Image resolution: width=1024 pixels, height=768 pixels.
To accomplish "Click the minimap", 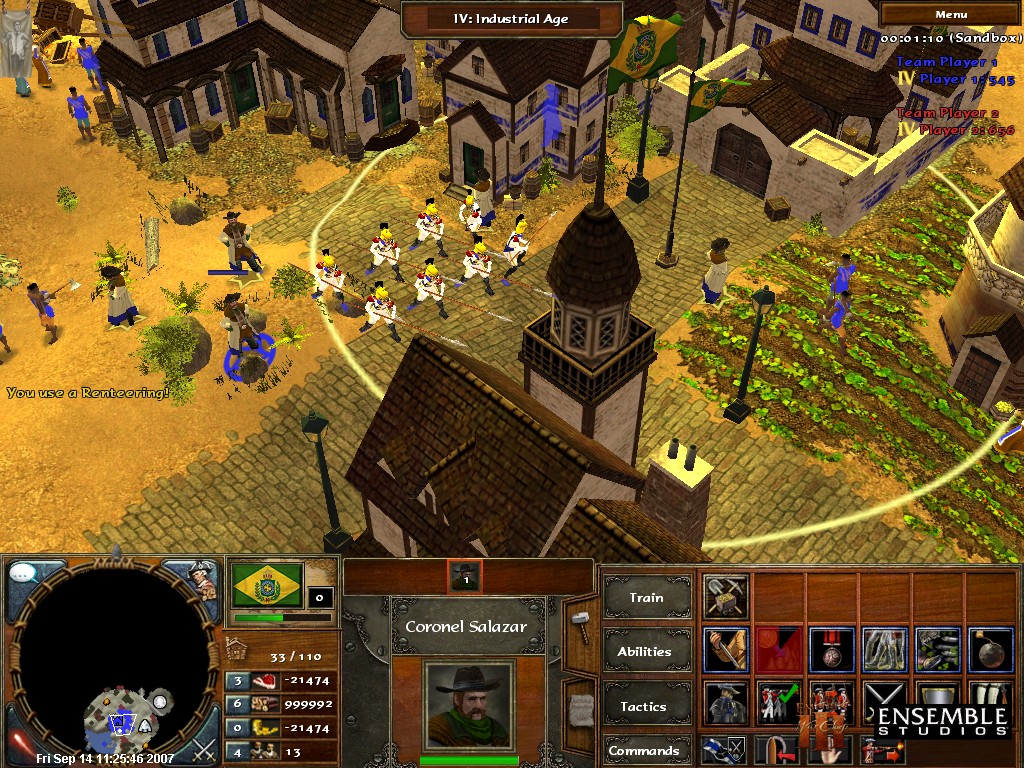I will coord(112,660).
